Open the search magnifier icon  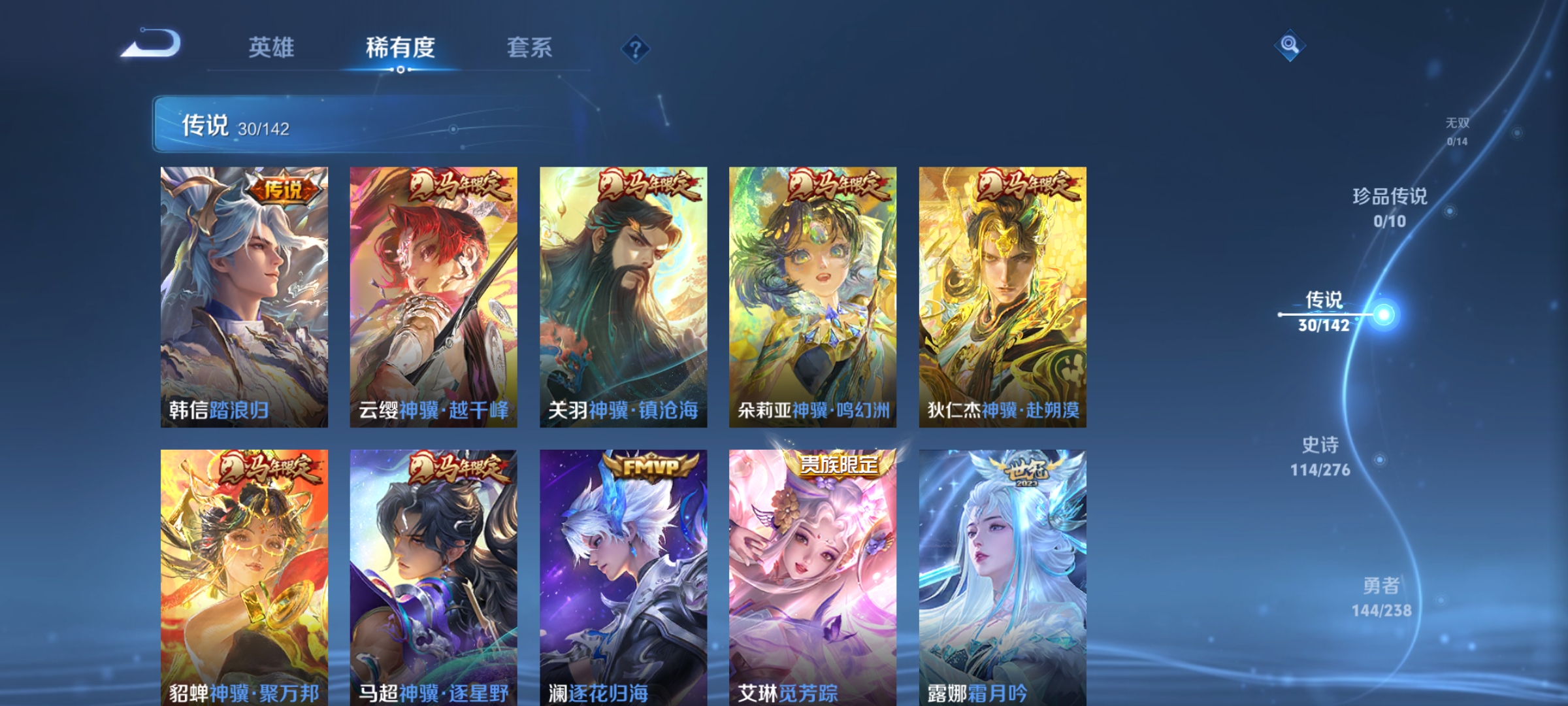pyautogui.click(x=1290, y=46)
